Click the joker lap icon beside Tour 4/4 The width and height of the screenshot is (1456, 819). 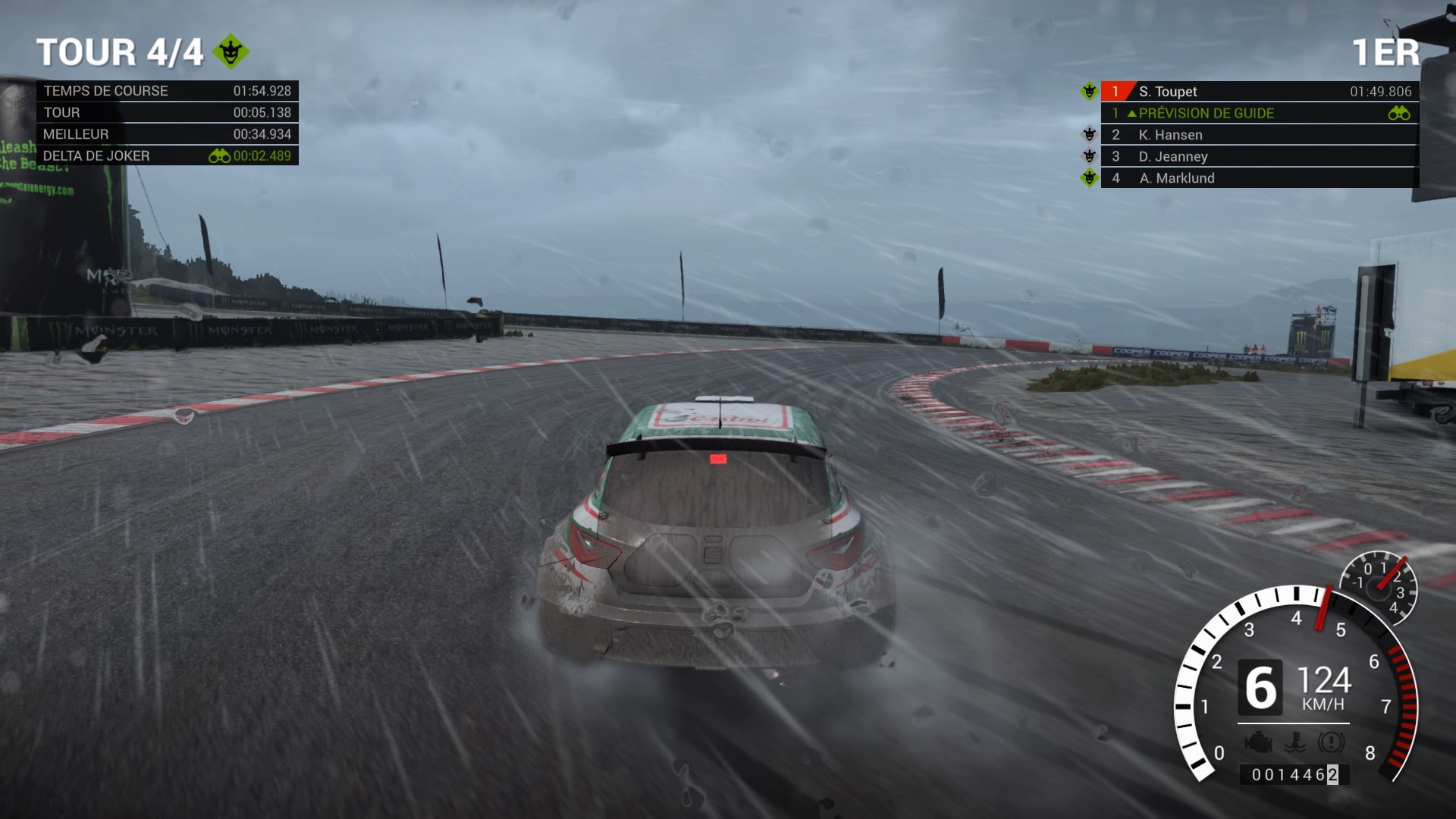coord(231,52)
